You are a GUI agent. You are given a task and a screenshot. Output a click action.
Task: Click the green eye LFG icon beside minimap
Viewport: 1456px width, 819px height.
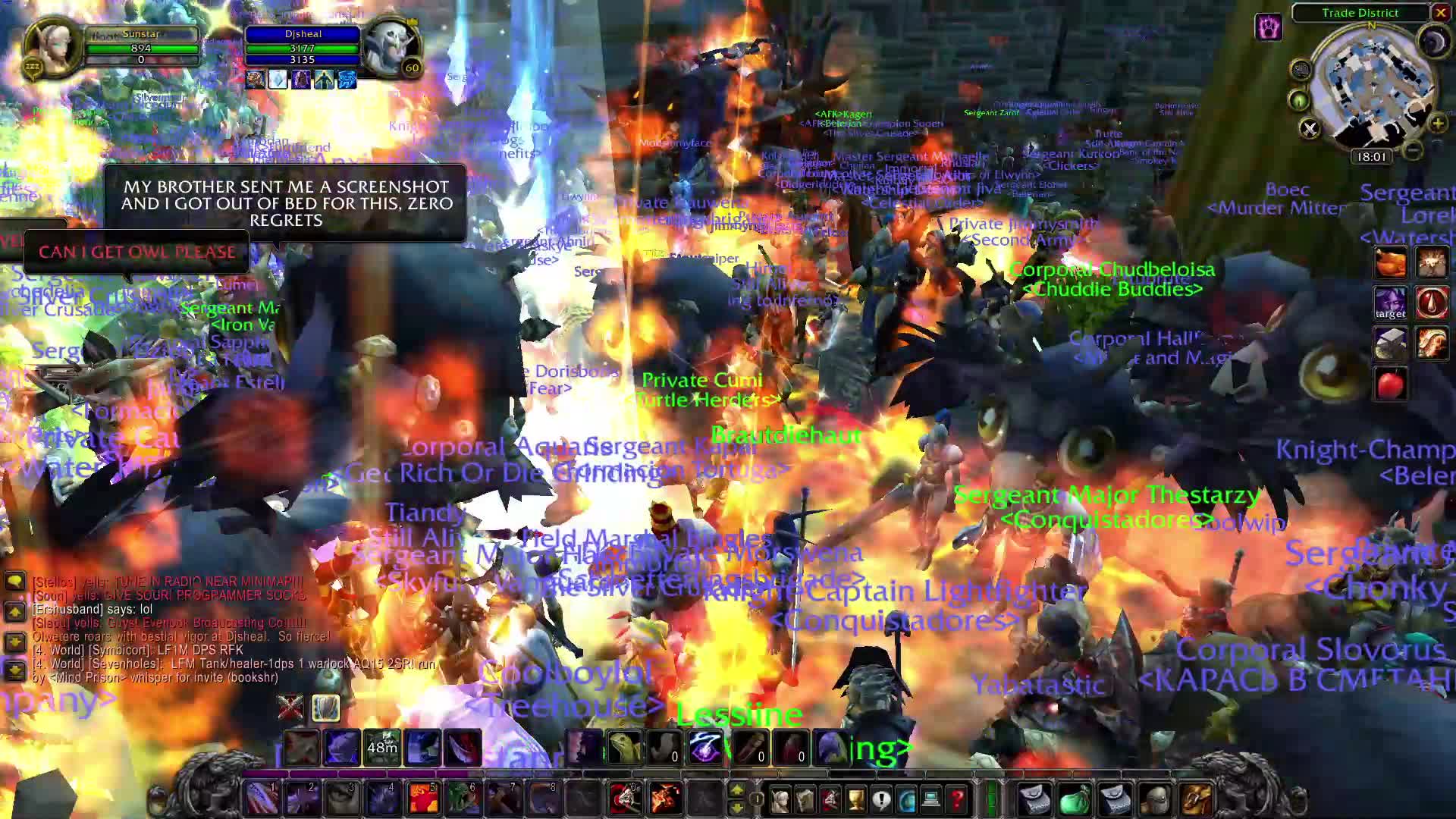1298,101
